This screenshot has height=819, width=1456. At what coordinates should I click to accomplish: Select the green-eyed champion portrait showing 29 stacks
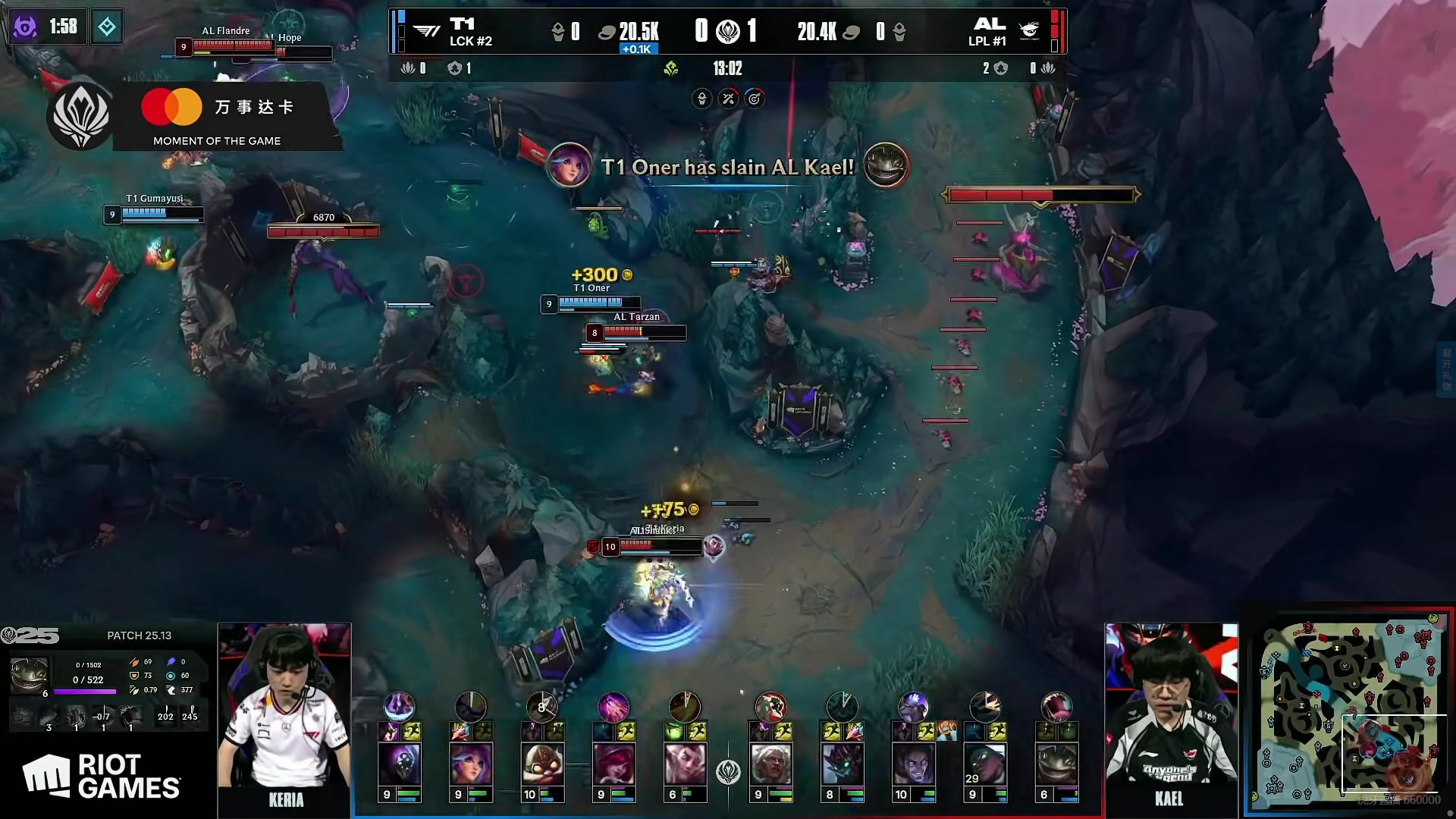984,764
